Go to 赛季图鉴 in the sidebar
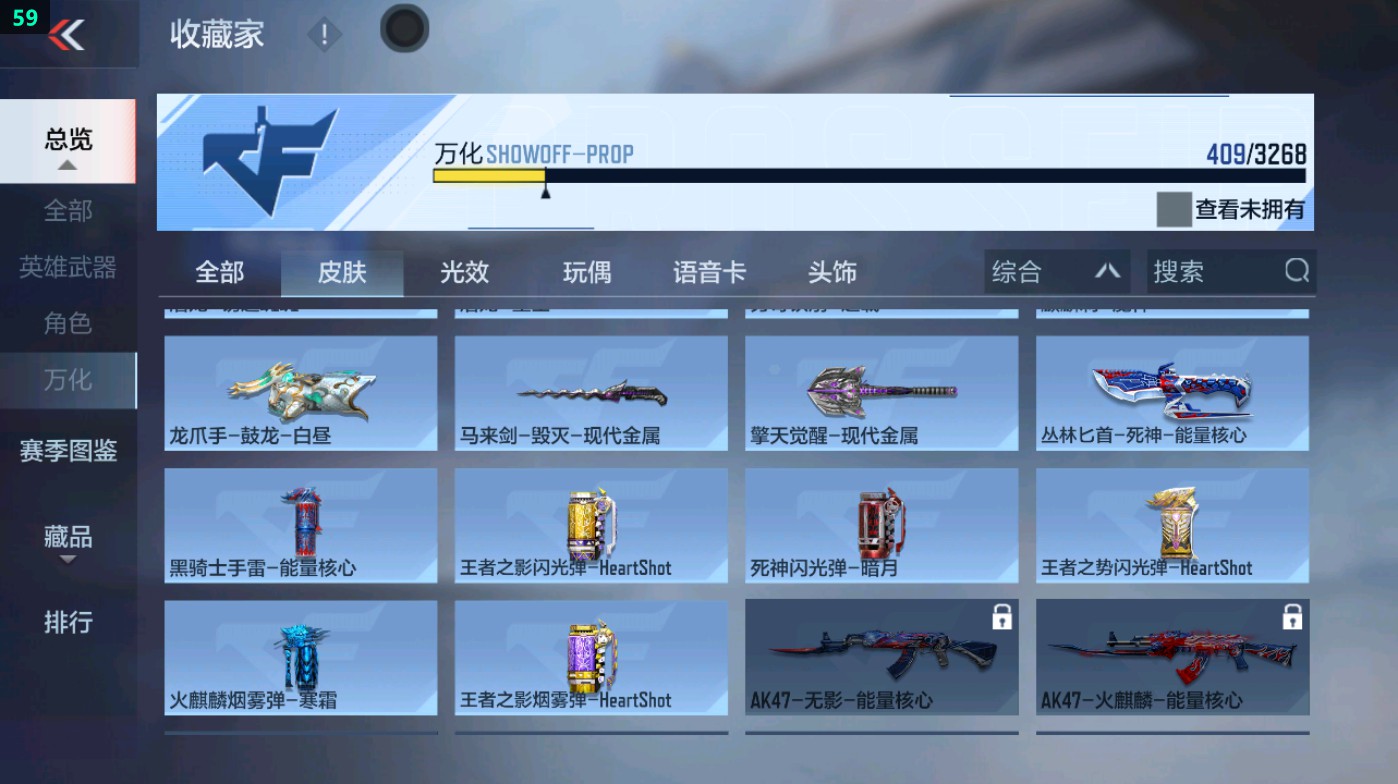The width and height of the screenshot is (1398, 784). (x=67, y=452)
